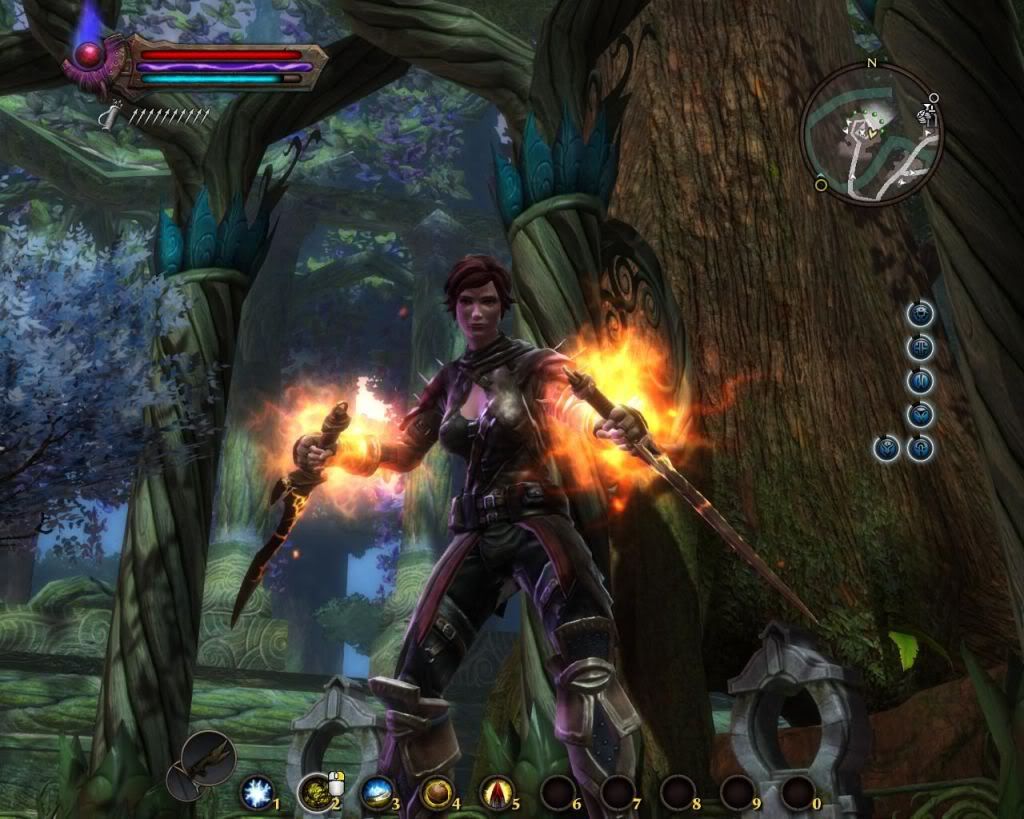
Task: Activate the white starburst ability in slot 1
Action: (x=257, y=794)
